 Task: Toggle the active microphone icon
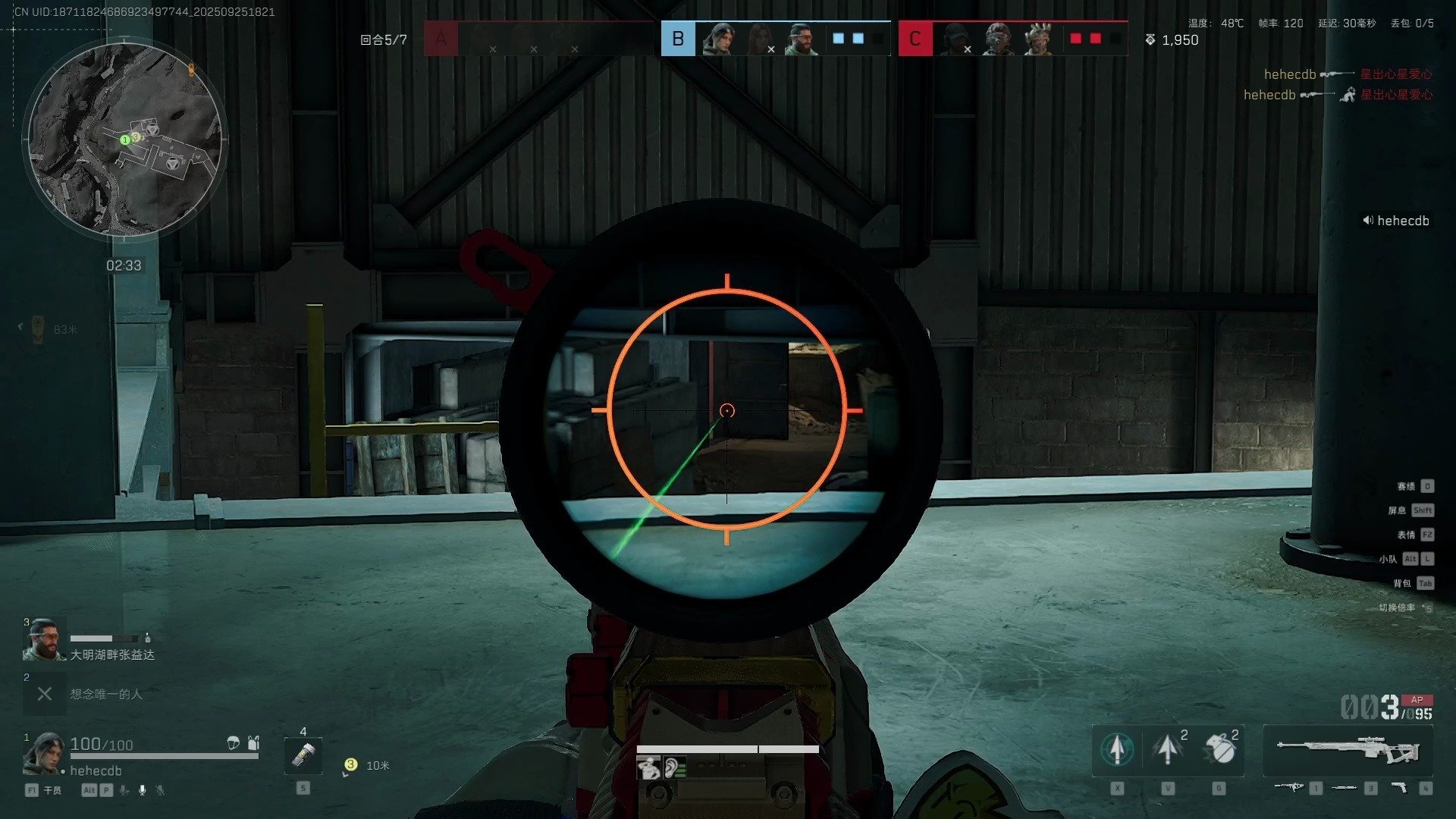[142, 790]
